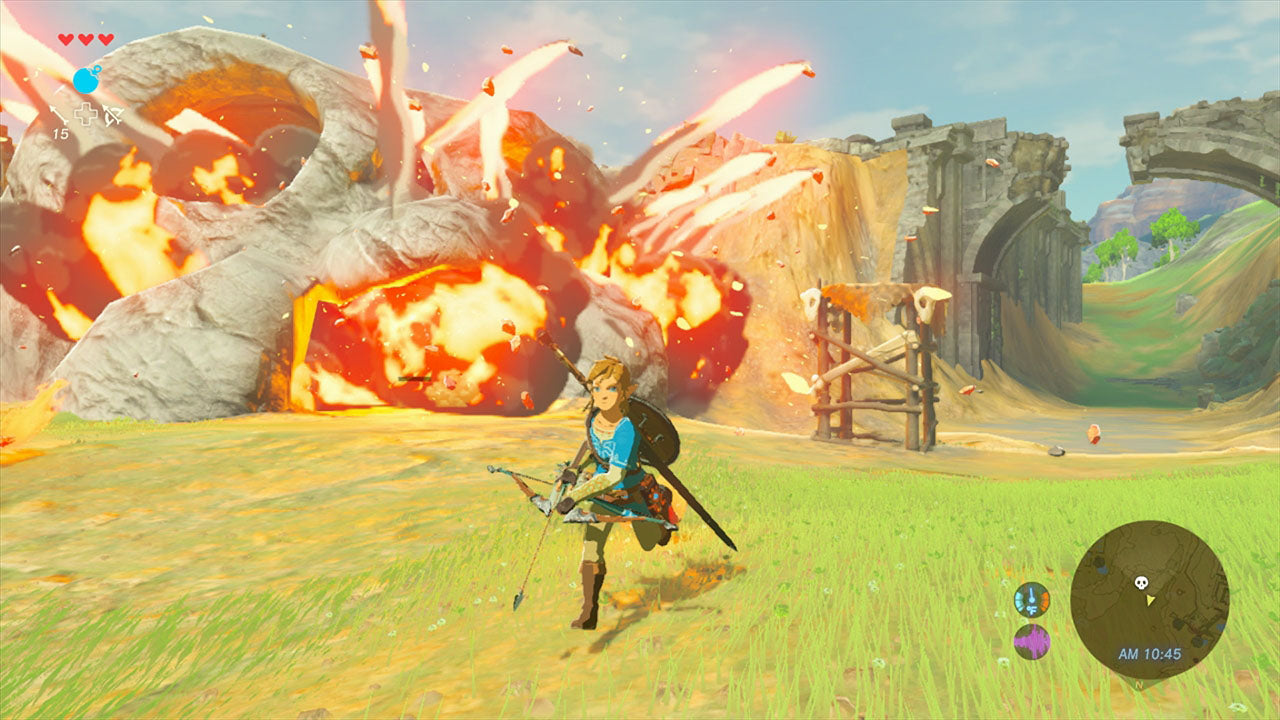1280x720 pixels.
Task: Select the thermometer temperature gauge
Action: click(x=1031, y=598)
